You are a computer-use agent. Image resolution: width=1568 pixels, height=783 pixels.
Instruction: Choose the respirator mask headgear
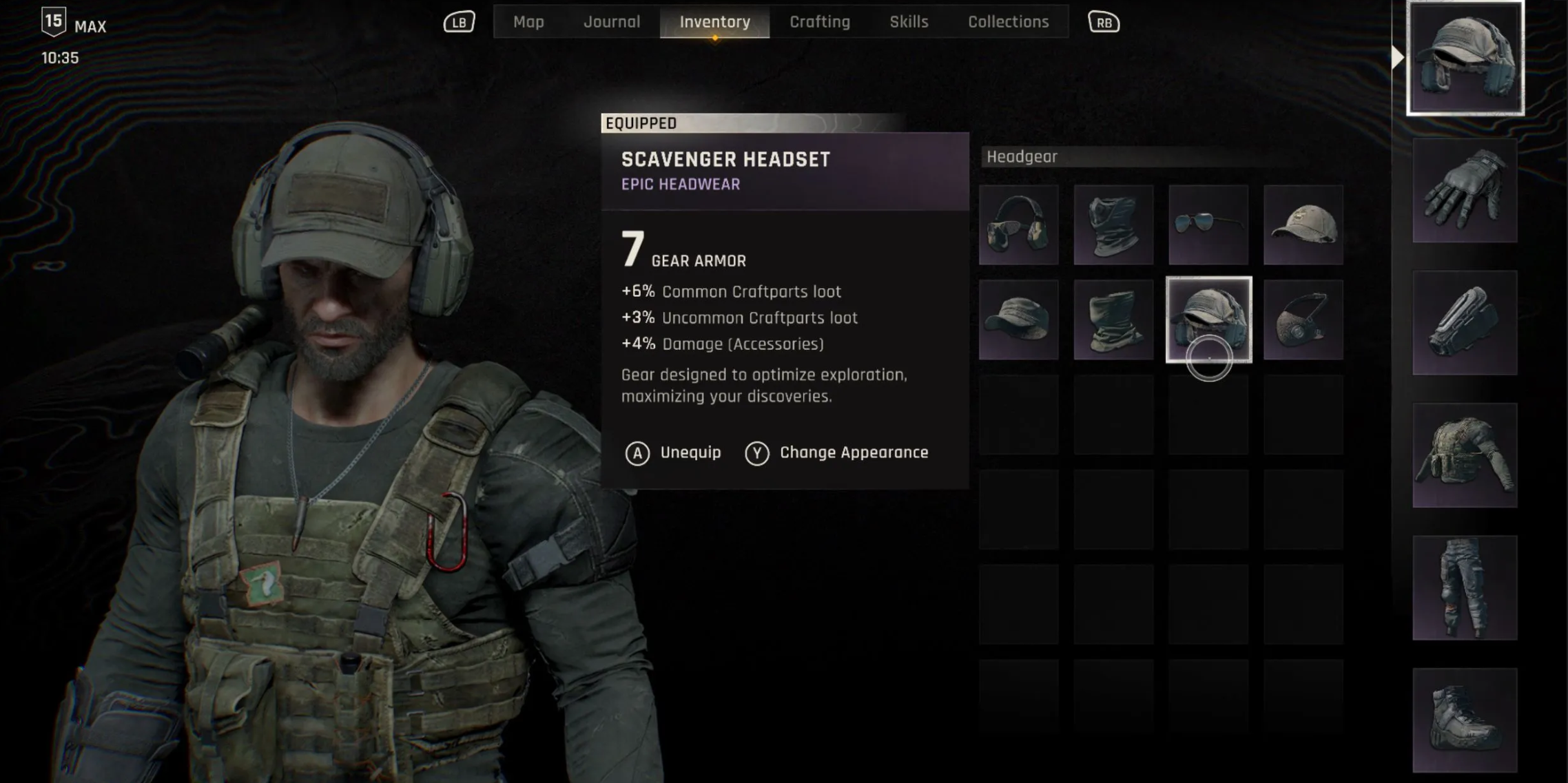[x=1303, y=320]
